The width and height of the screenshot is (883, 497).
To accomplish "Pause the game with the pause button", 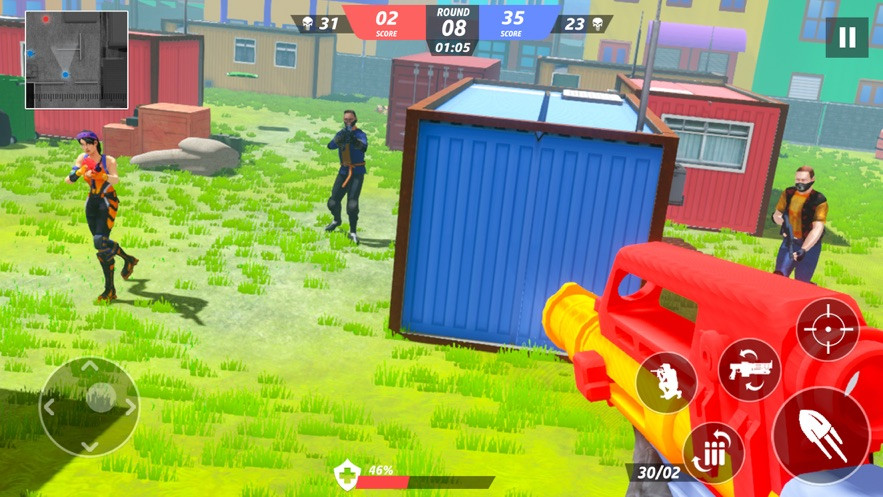I will pos(847,38).
